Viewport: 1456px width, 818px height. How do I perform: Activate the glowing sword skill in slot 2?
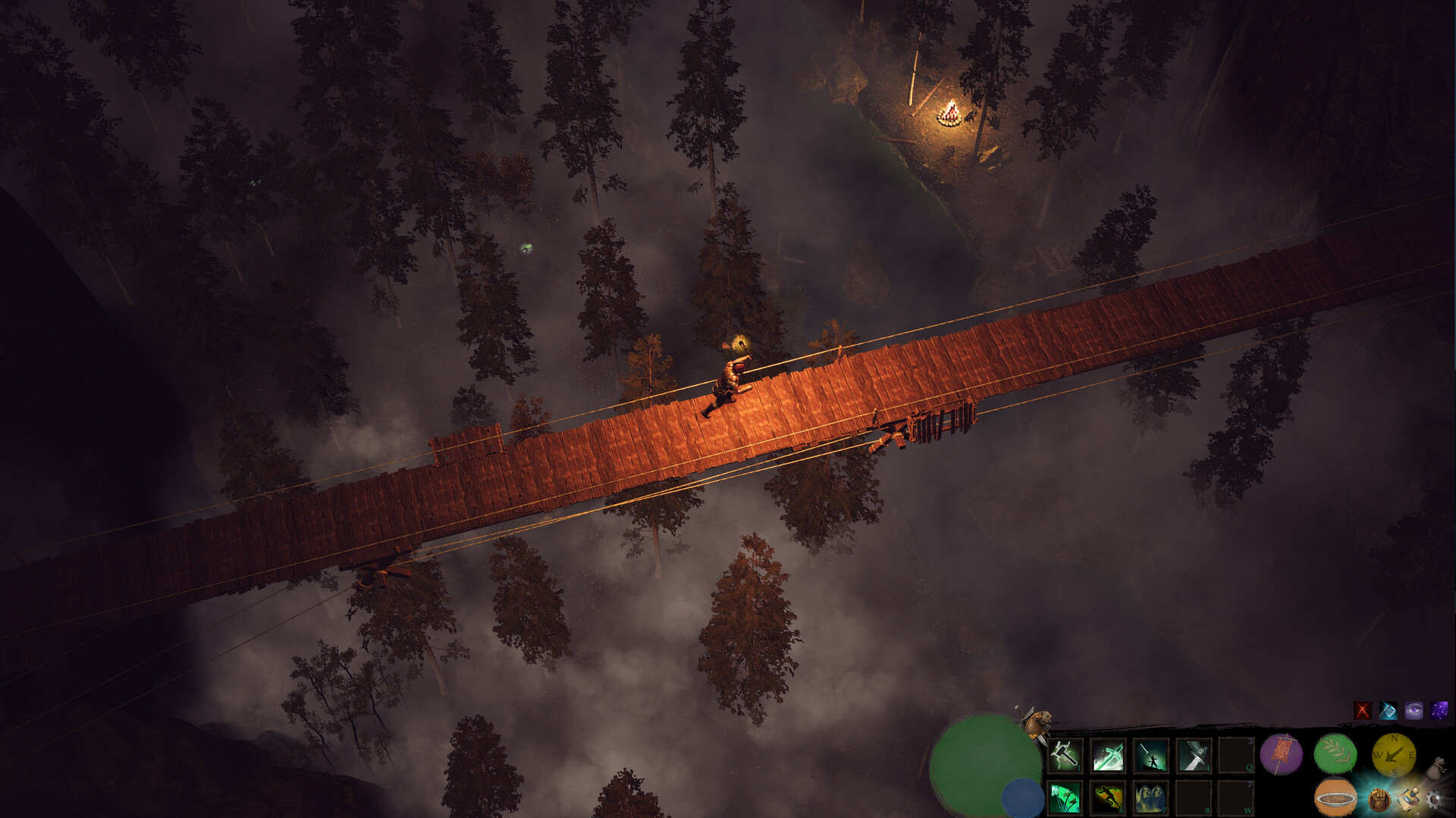point(1107,754)
